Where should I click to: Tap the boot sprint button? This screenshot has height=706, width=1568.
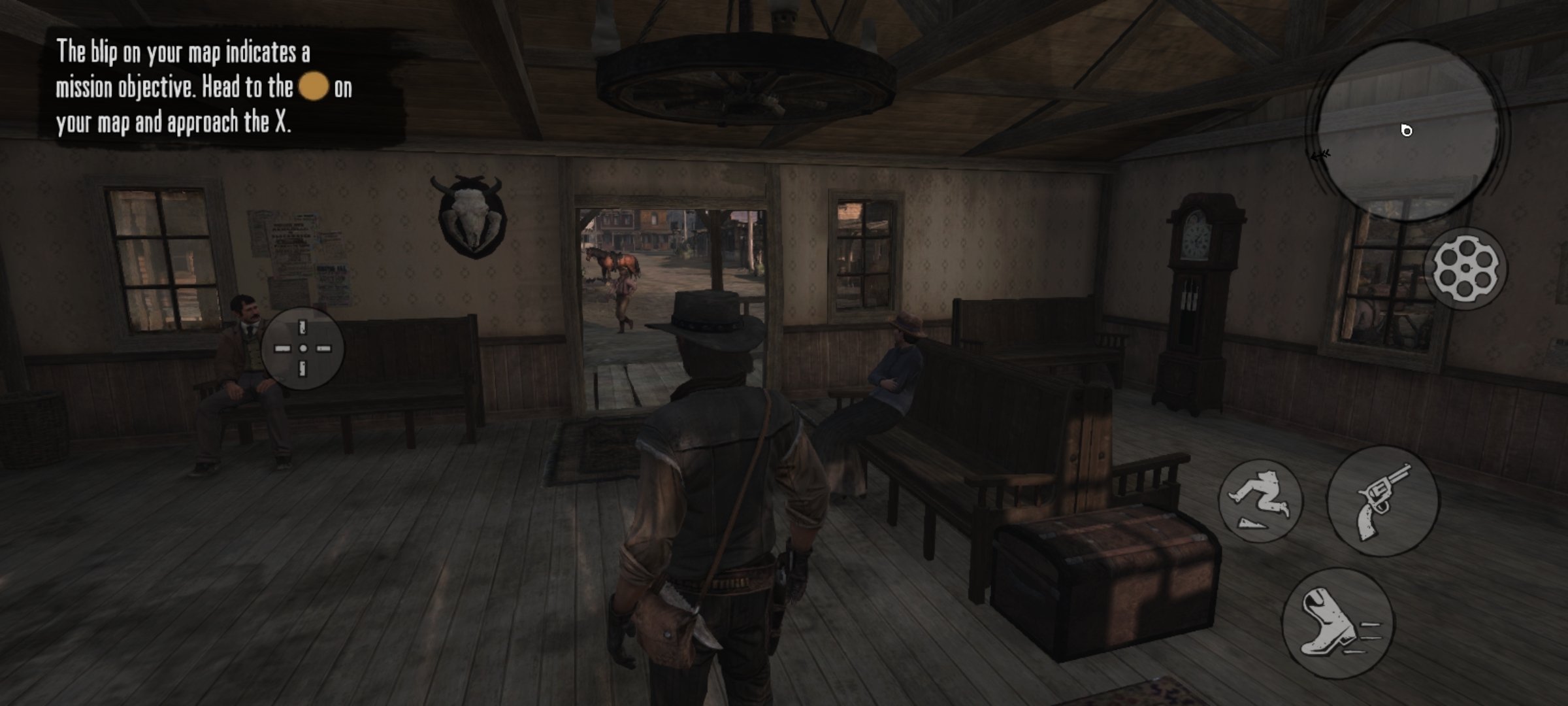click(x=1337, y=624)
